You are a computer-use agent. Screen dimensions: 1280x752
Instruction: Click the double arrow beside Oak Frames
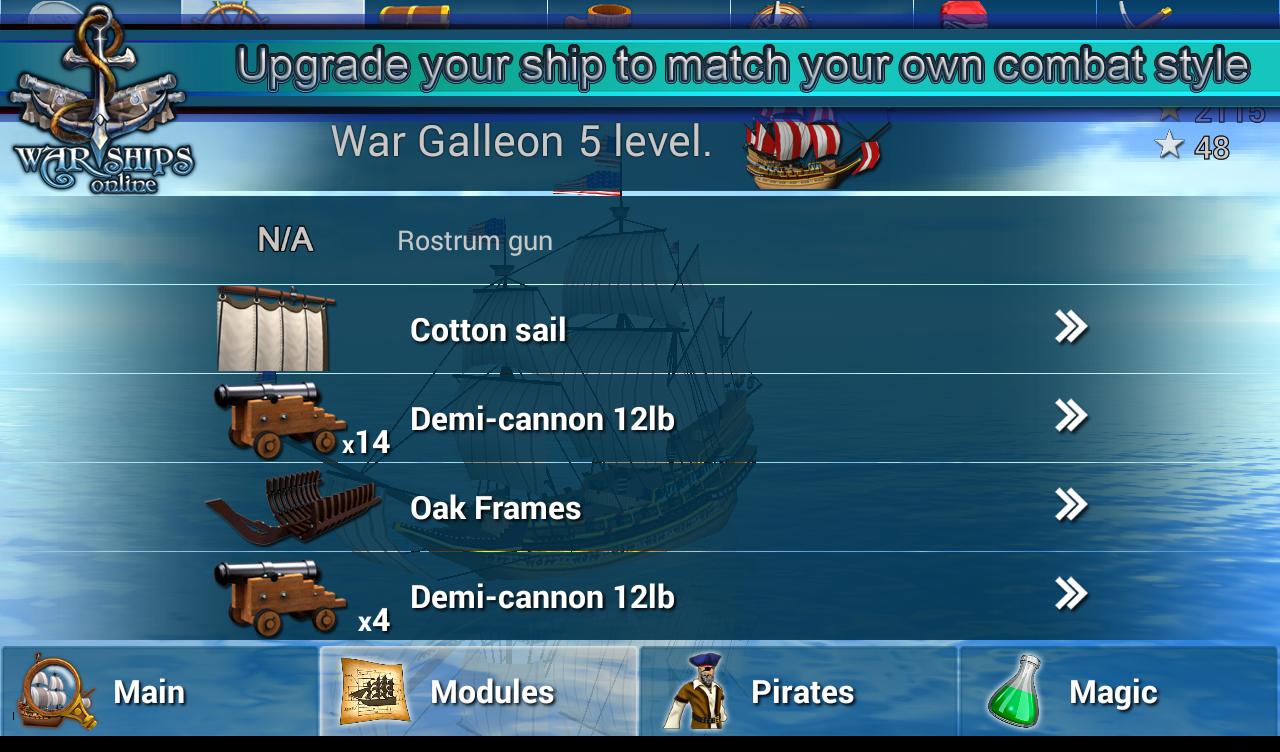point(1070,505)
